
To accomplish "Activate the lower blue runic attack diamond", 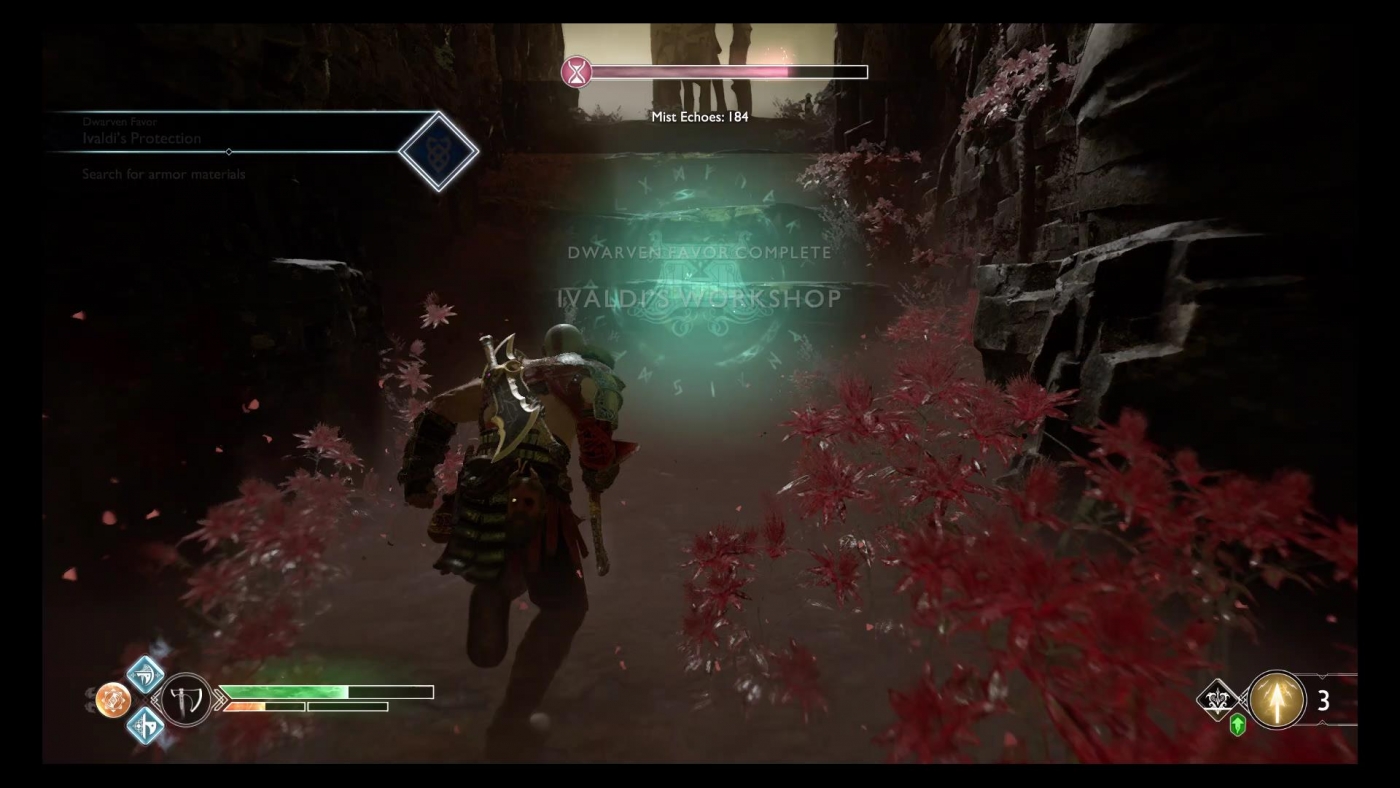I will point(146,724).
